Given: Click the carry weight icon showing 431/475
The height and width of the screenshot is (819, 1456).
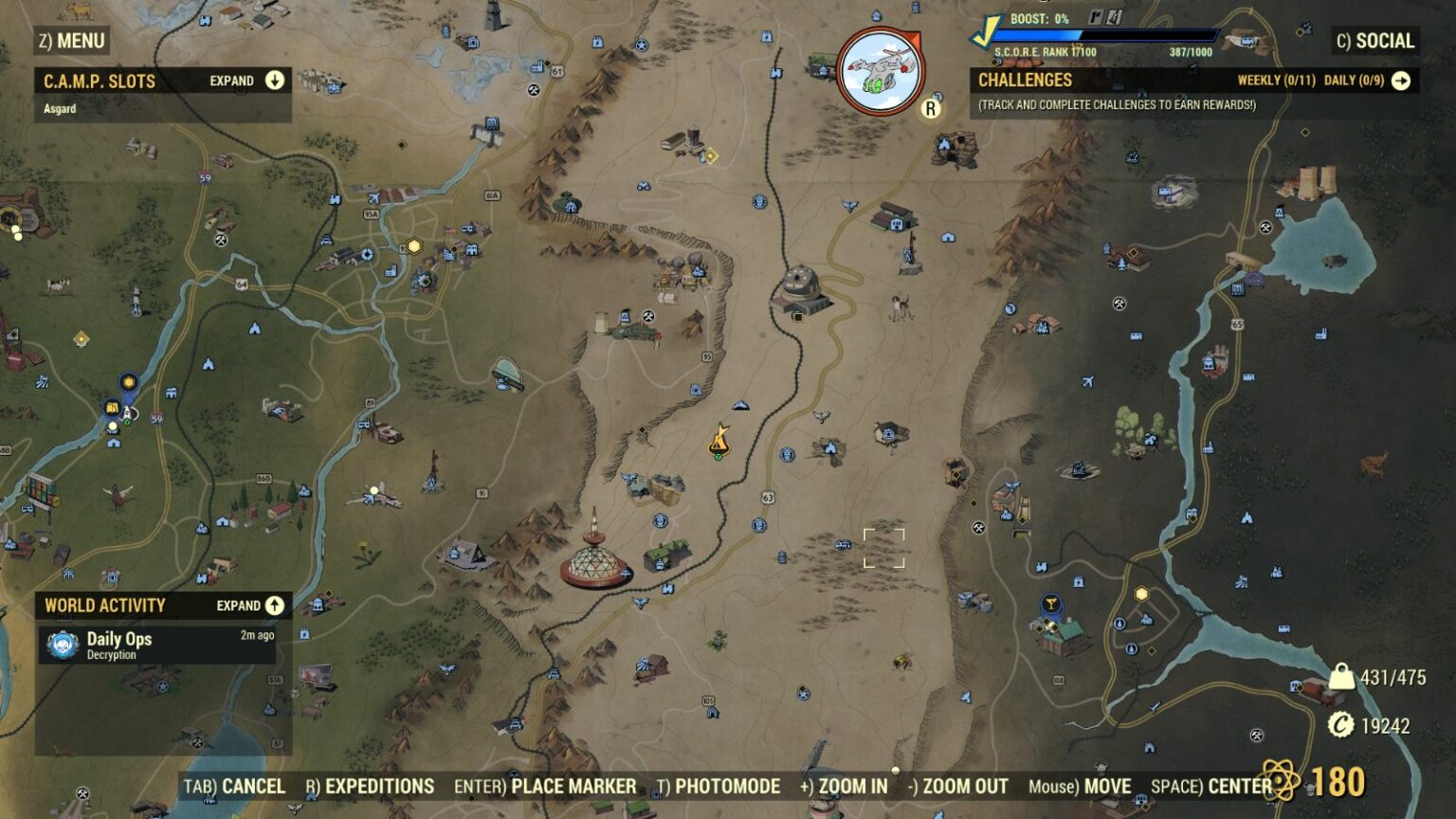Looking at the screenshot, I should coord(1340,679).
